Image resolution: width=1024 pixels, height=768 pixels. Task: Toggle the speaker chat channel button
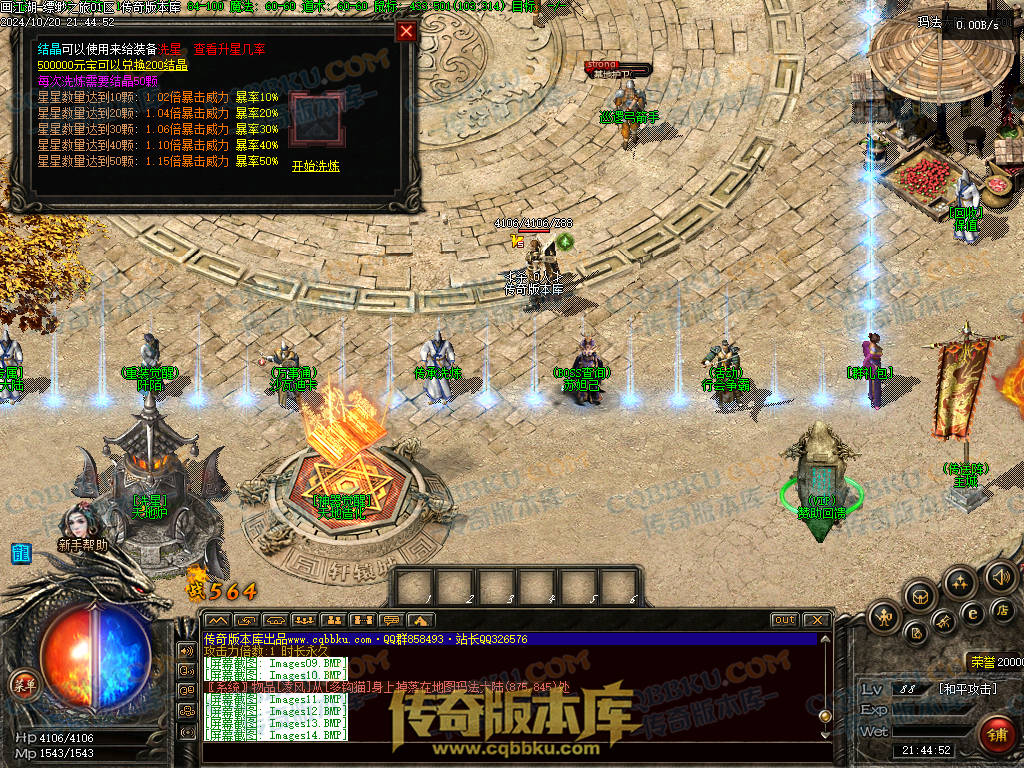186,650
